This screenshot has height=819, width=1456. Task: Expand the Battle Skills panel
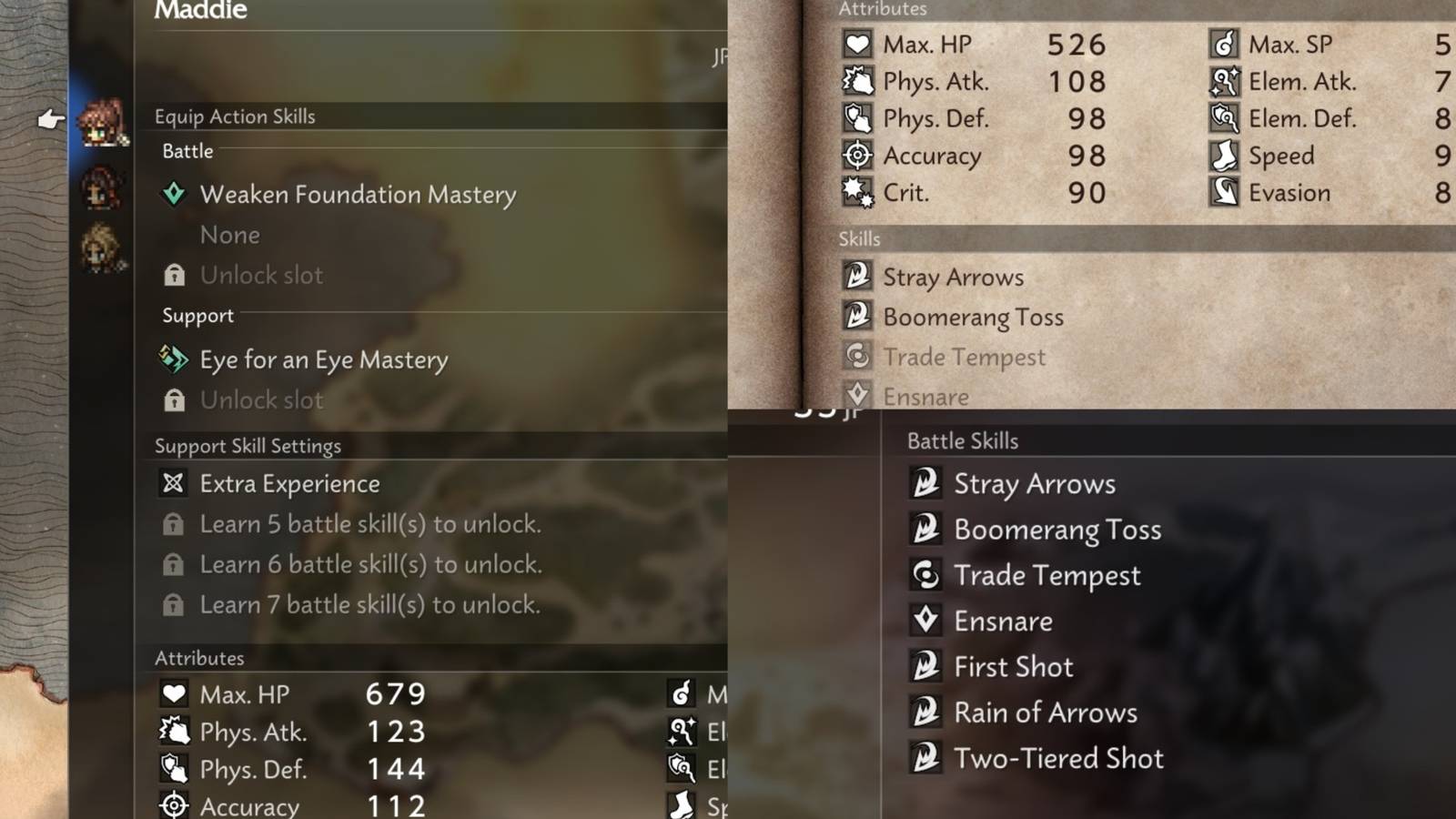tap(962, 440)
